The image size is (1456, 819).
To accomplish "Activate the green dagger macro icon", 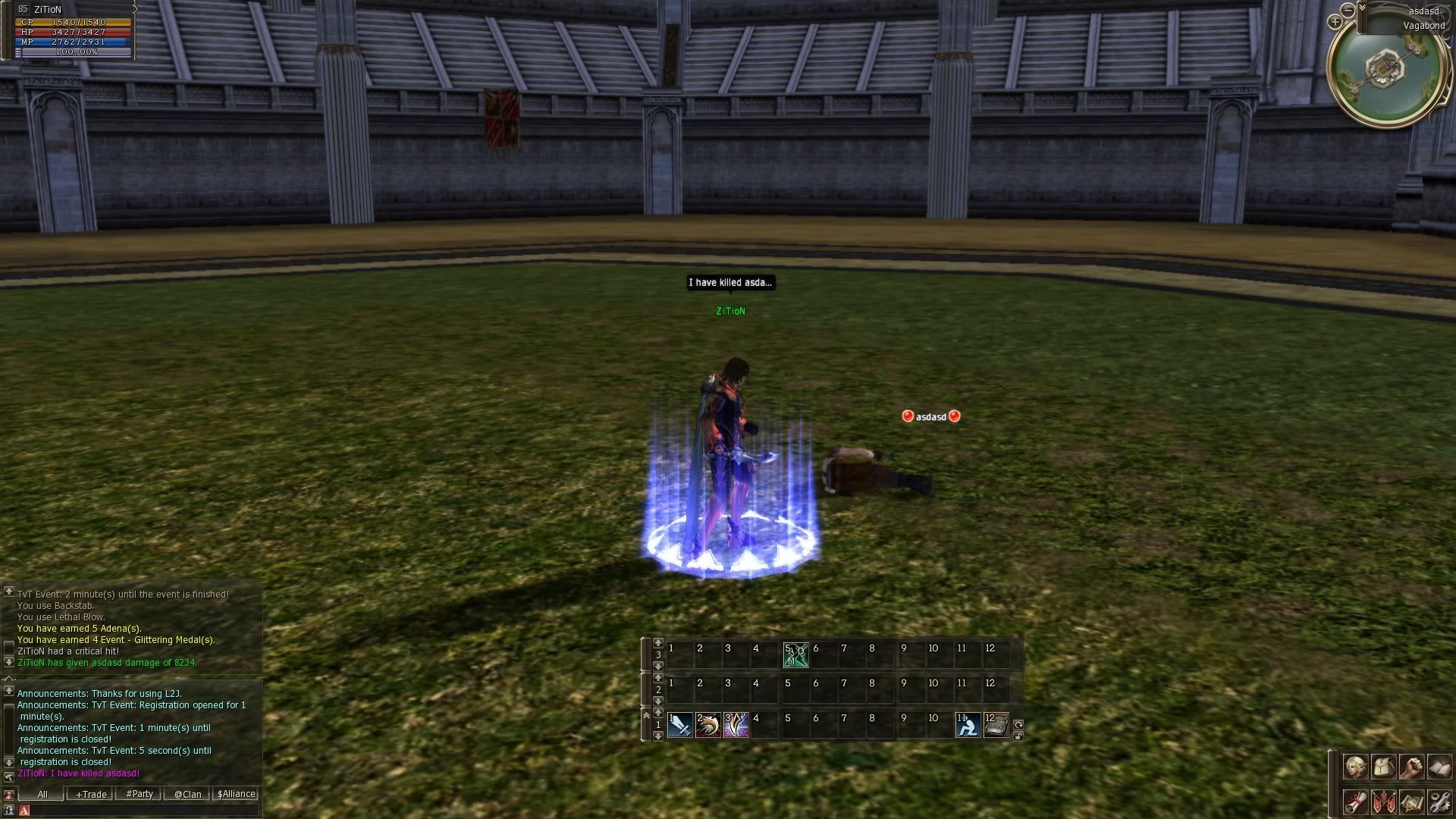I will point(795,655).
